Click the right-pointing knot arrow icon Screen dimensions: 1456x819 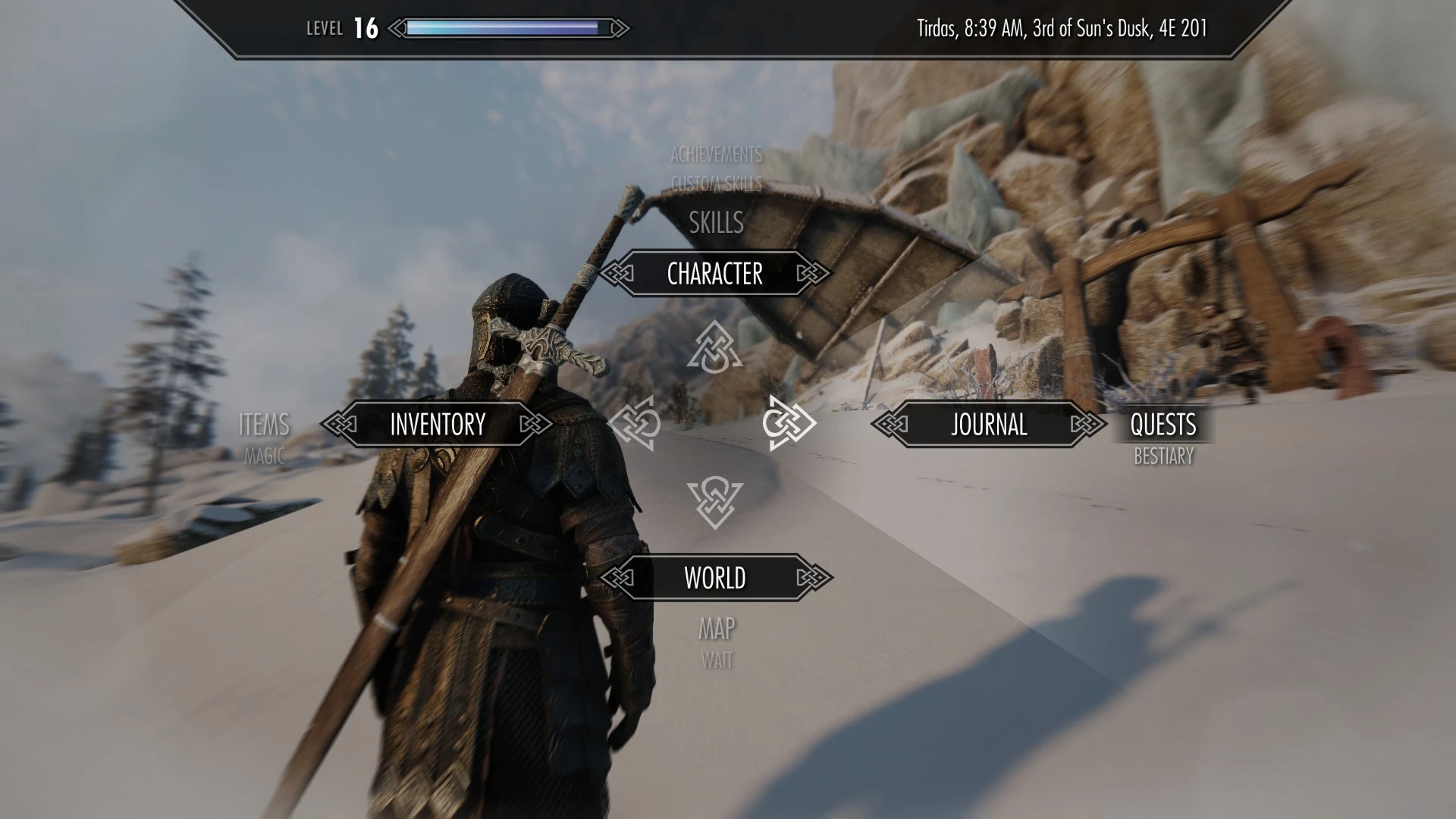point(789,423)
